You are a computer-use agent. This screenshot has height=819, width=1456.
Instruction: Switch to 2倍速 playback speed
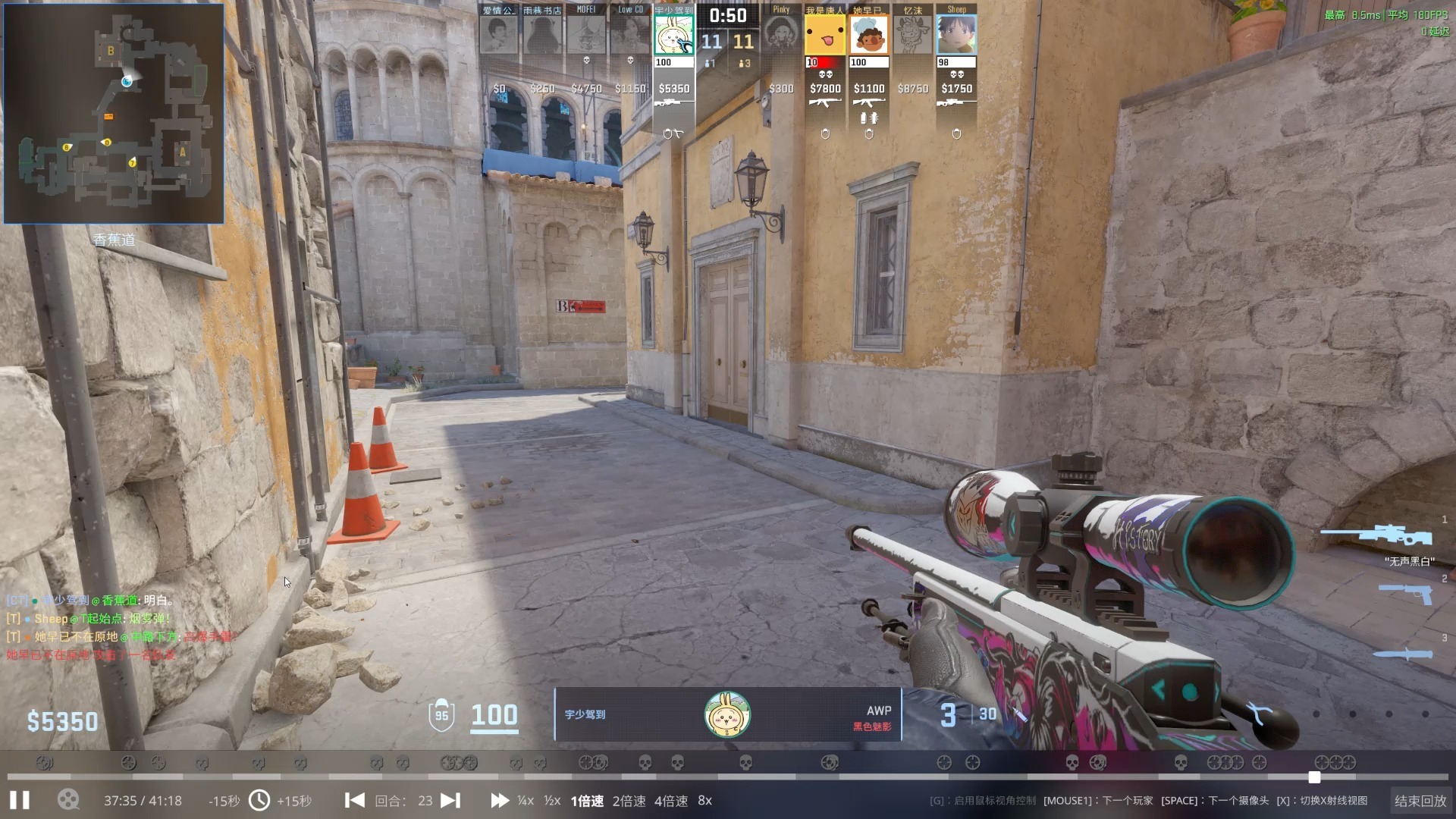[x=629, y=801]
